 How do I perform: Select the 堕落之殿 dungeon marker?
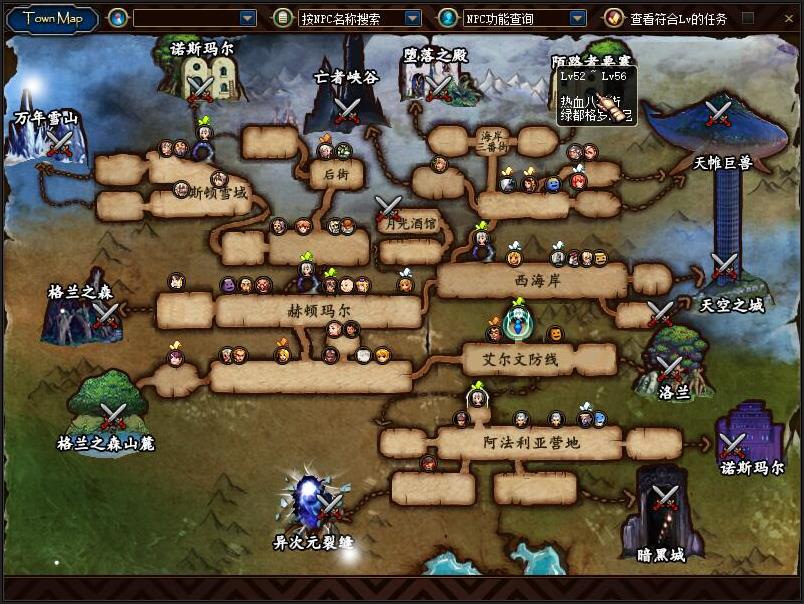click(x=438, y=88)
